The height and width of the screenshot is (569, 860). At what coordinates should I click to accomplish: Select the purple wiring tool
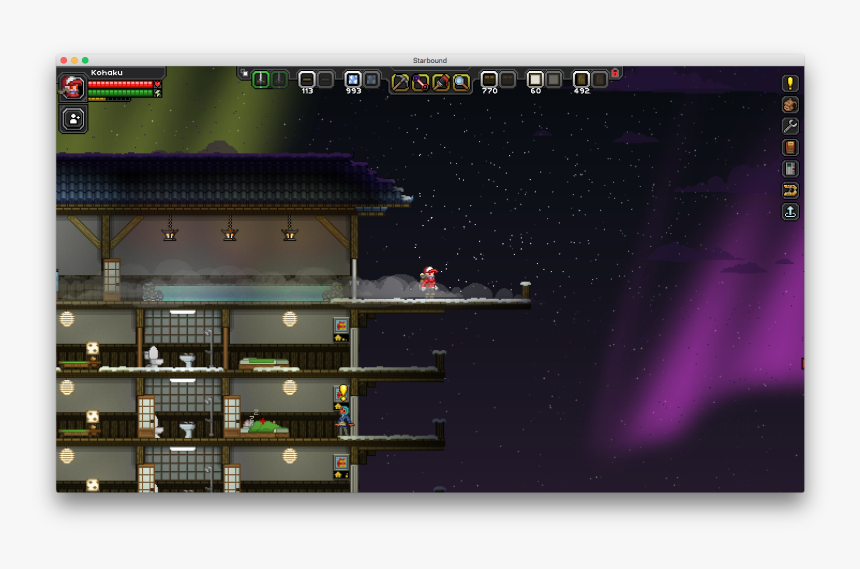pyautogui.click(x=420, y=82)
